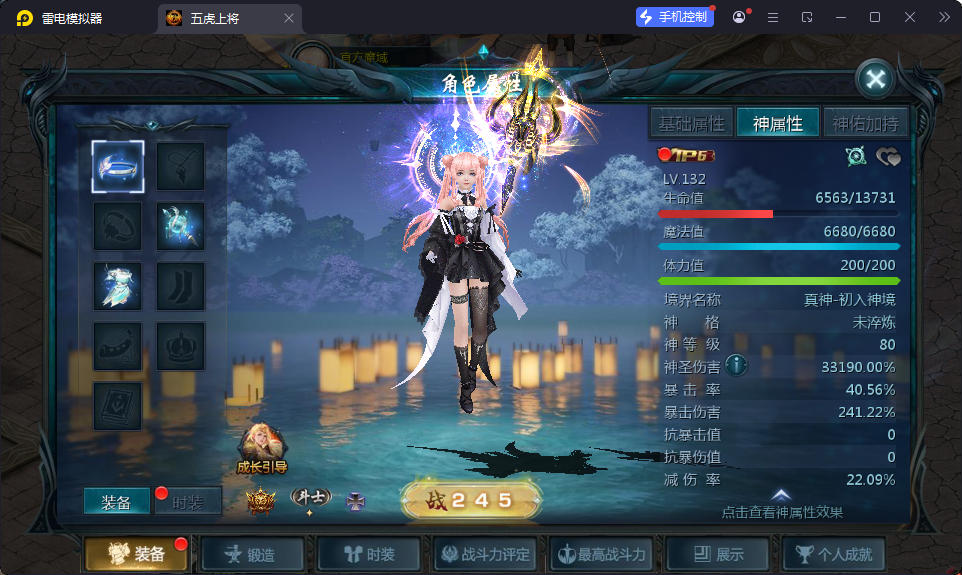Open the 神佑加持 tab

click(865, 123)
